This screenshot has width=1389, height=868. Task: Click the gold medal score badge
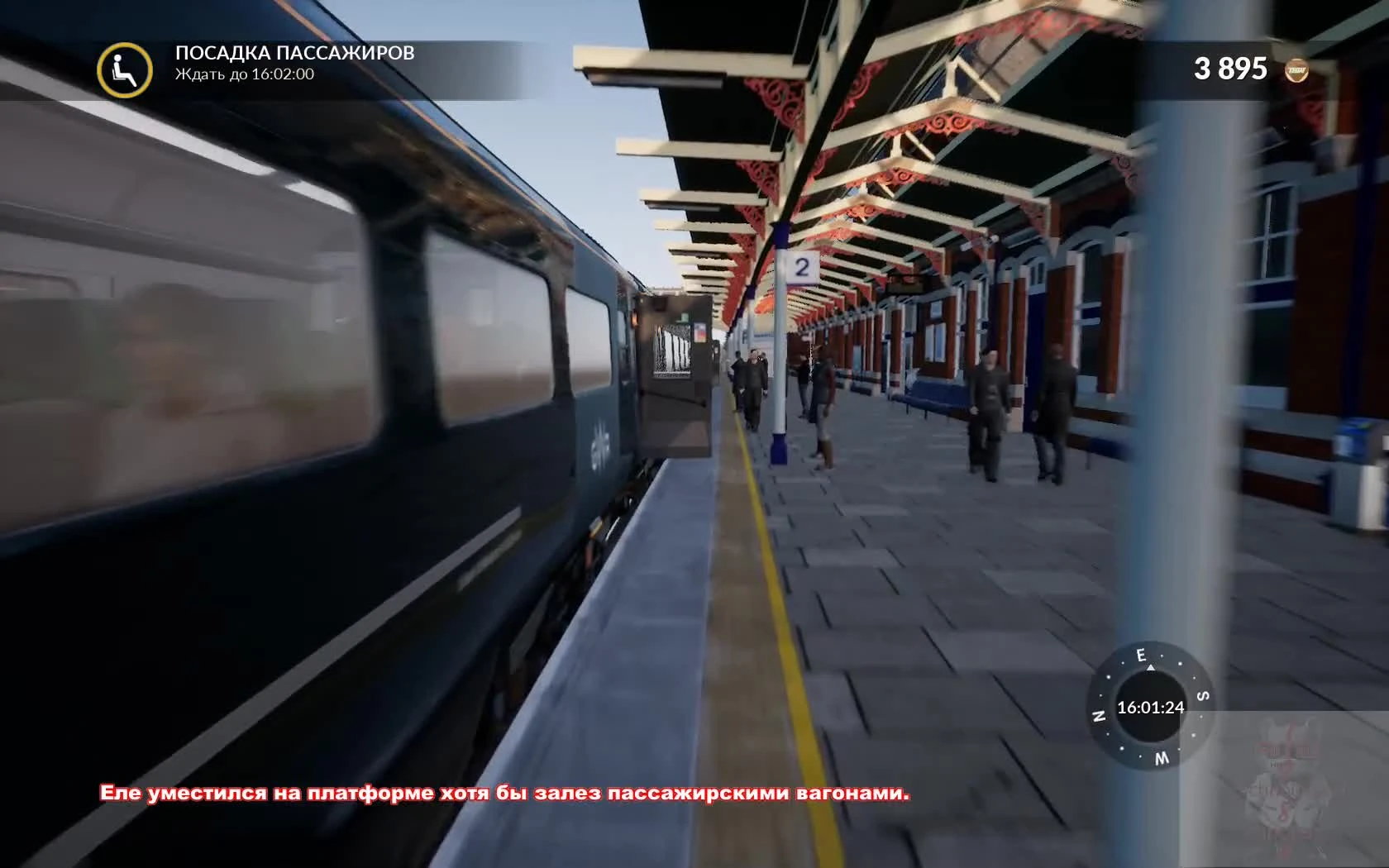point(1298,70)
